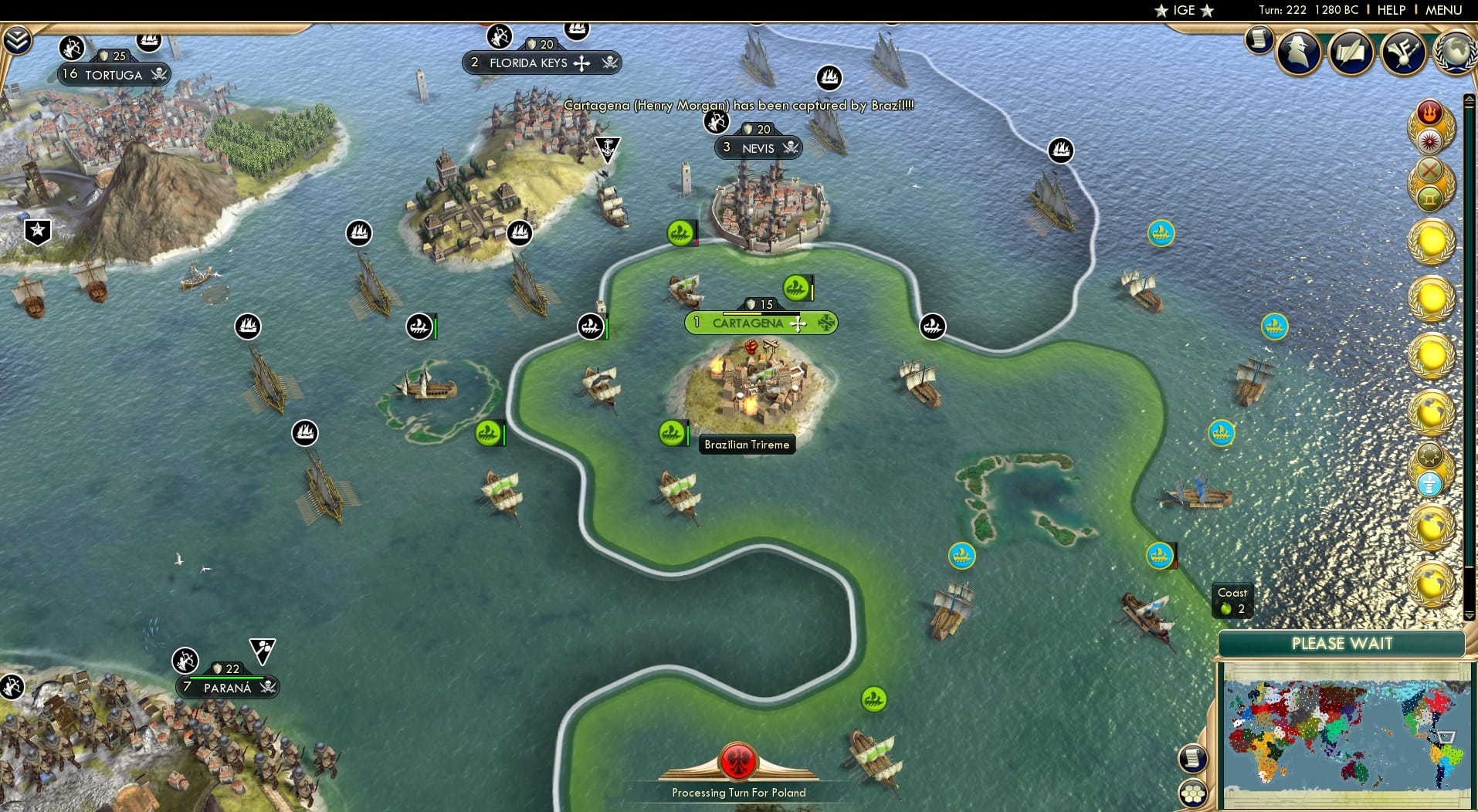Screen dimensions: 1478x812
Task: Select the TORTUGA city banner
Action: (114, 75)
